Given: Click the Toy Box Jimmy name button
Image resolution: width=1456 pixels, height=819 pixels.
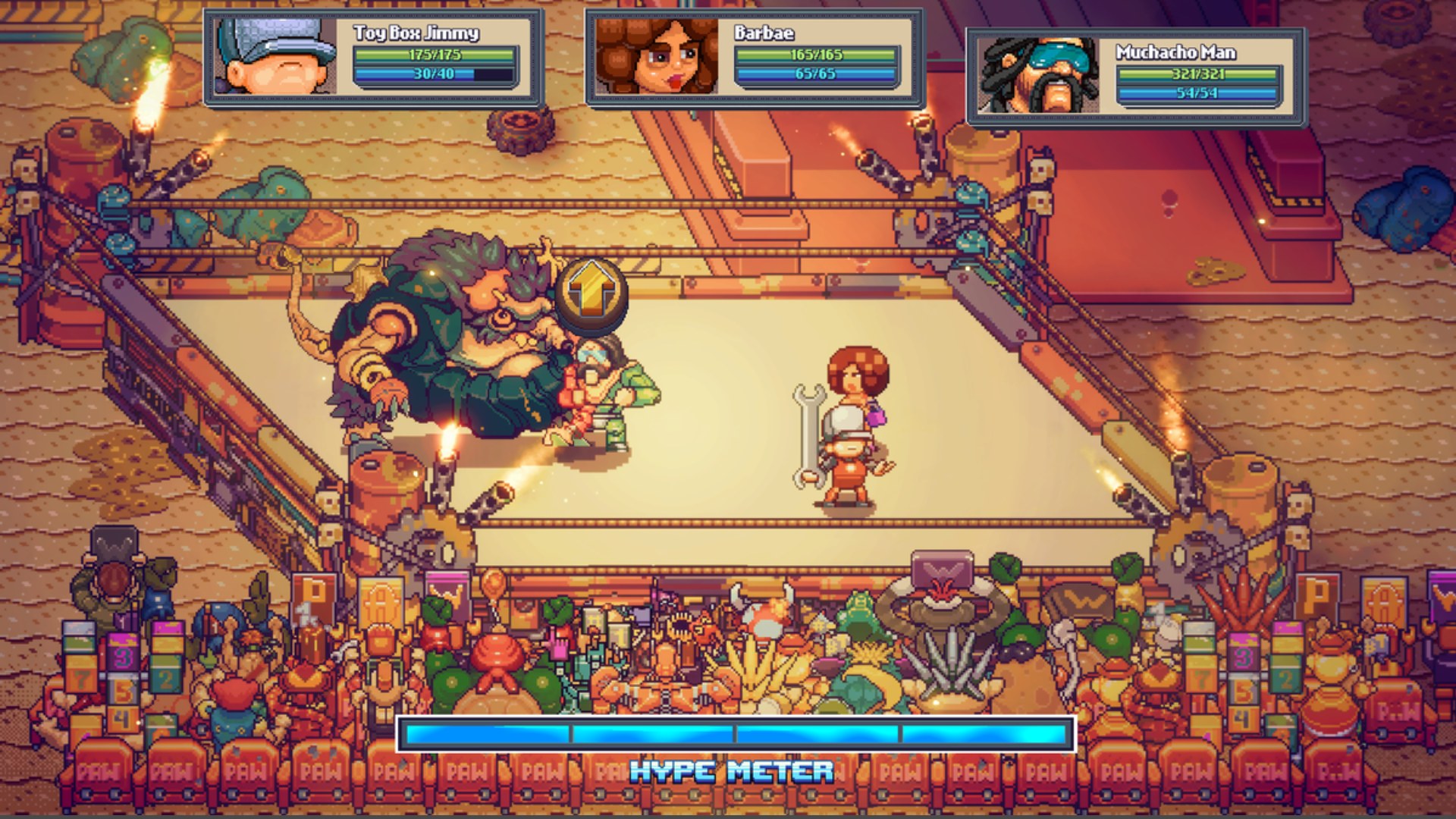Looking at the screenshot, I should (417, 34).
